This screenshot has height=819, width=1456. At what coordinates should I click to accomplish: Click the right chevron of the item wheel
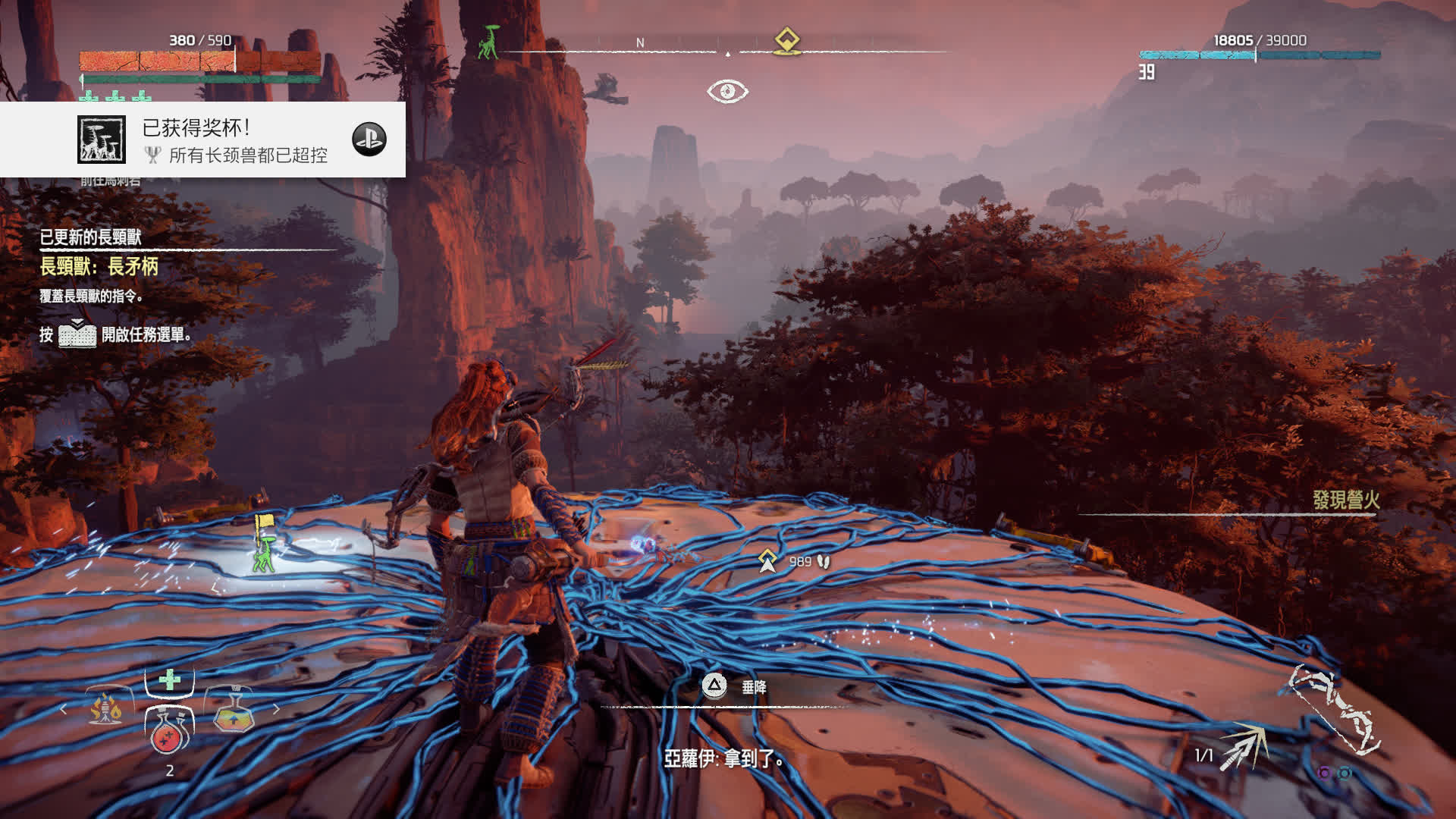click(275, 709)
